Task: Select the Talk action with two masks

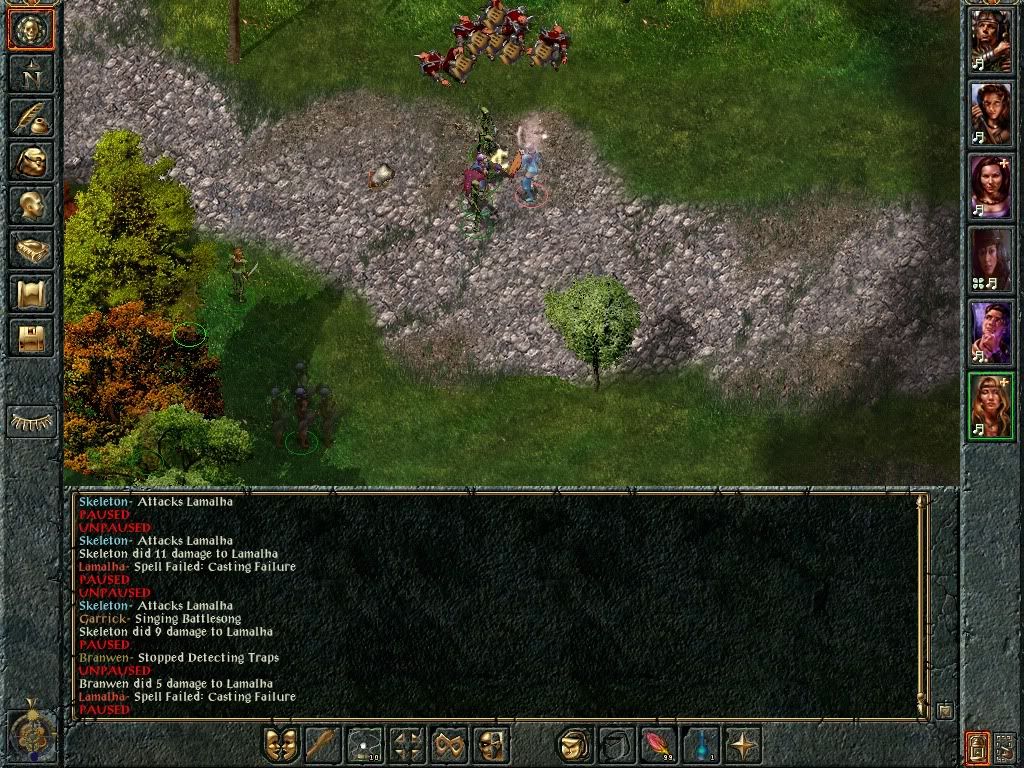Action: pos(281,745)
